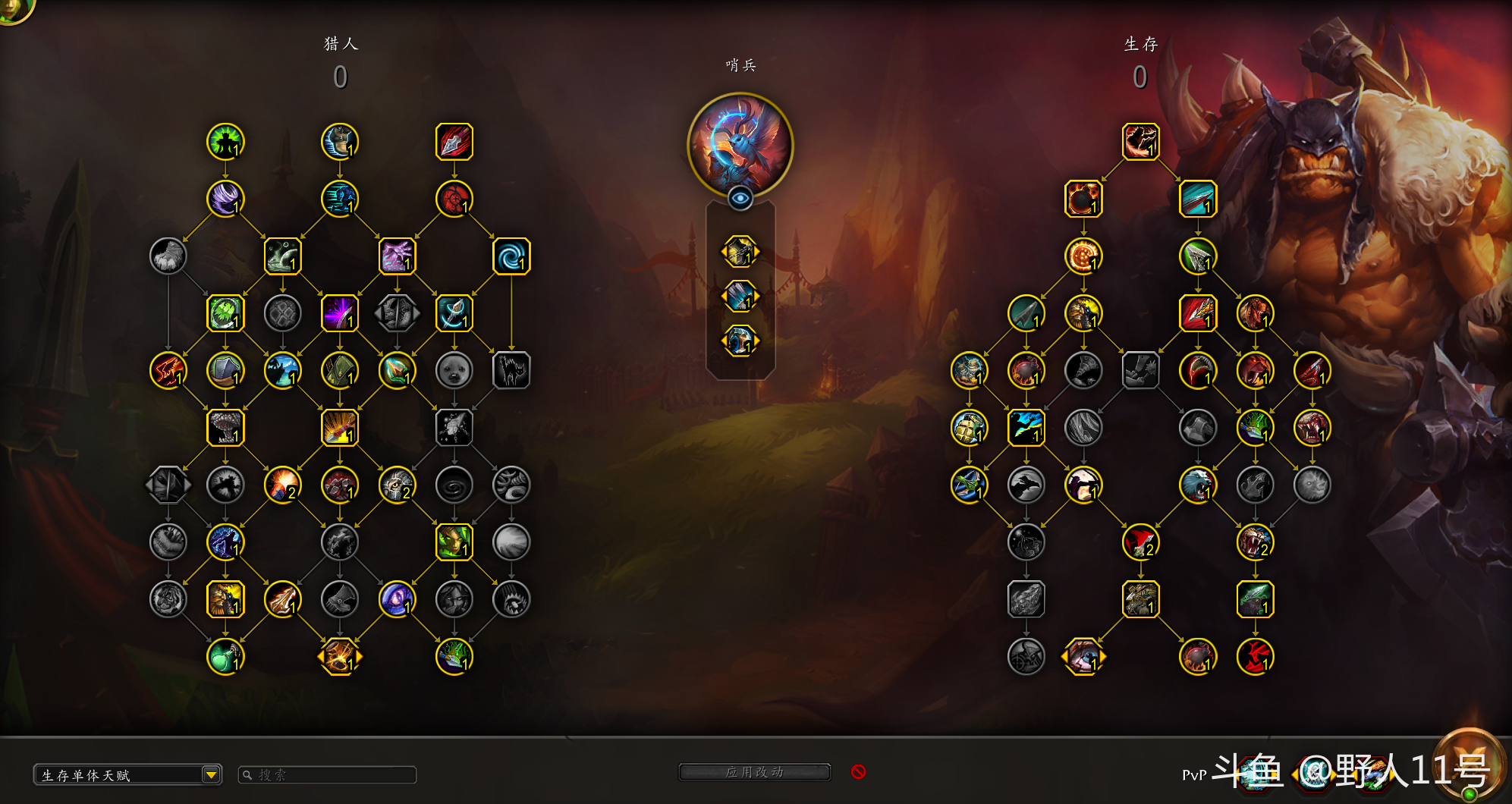Click the red circle reset icon
Image resolution: width=1512 pixels, height=804 pixels.
click(x=858, y=771)
